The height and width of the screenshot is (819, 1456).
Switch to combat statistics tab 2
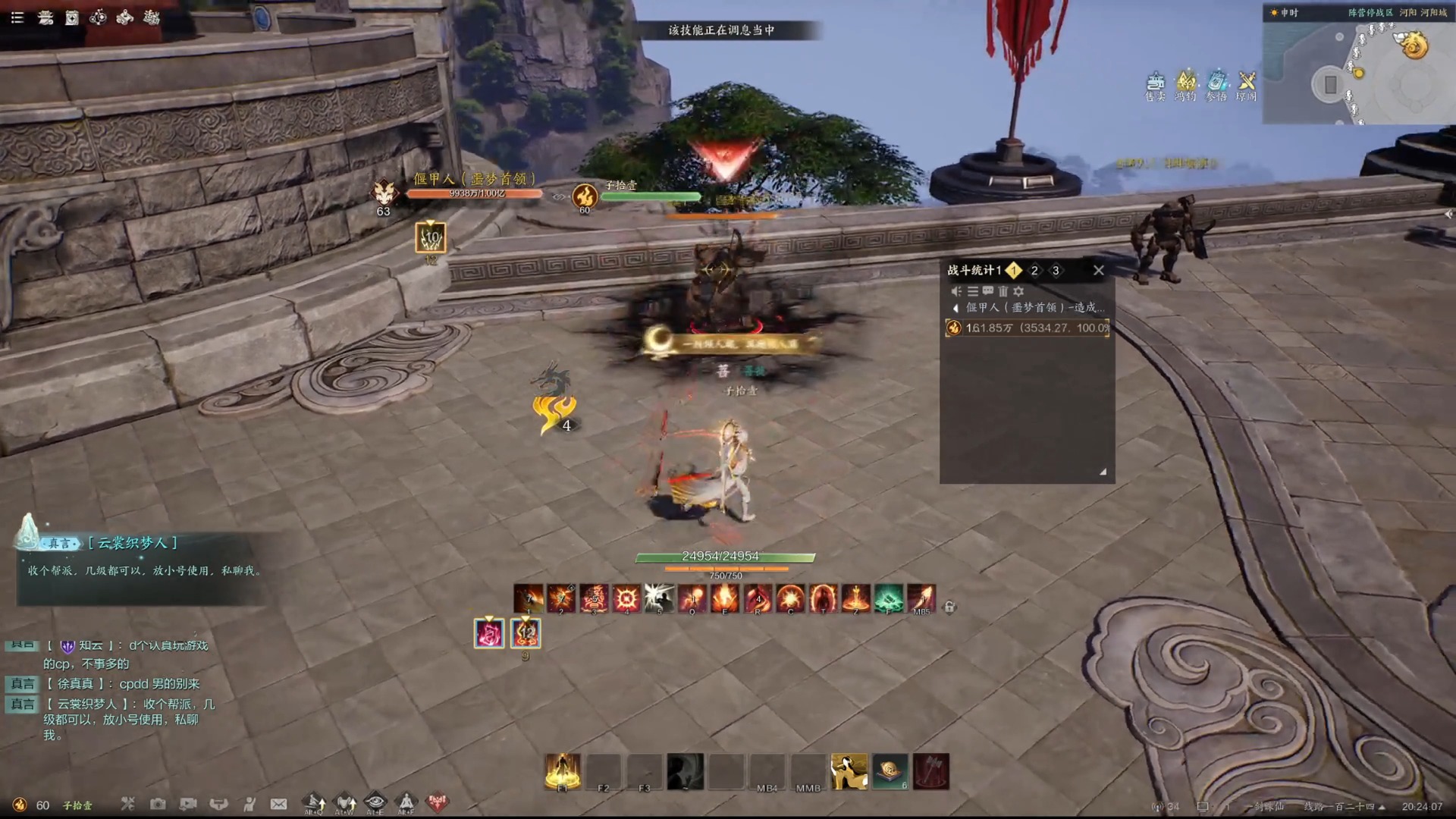(x=1034, y=271)
